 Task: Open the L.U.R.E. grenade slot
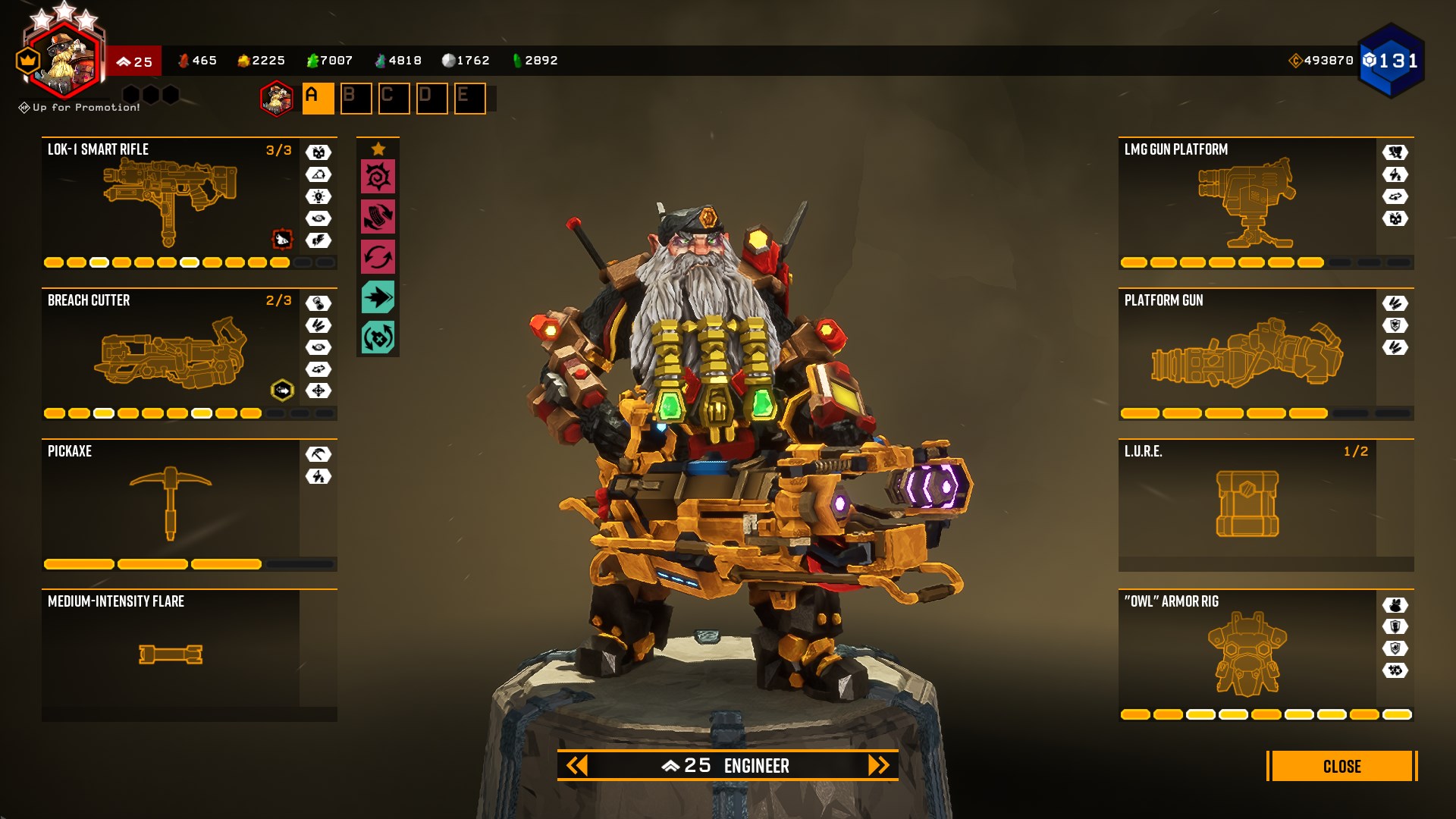click(x=1247, y=504)
